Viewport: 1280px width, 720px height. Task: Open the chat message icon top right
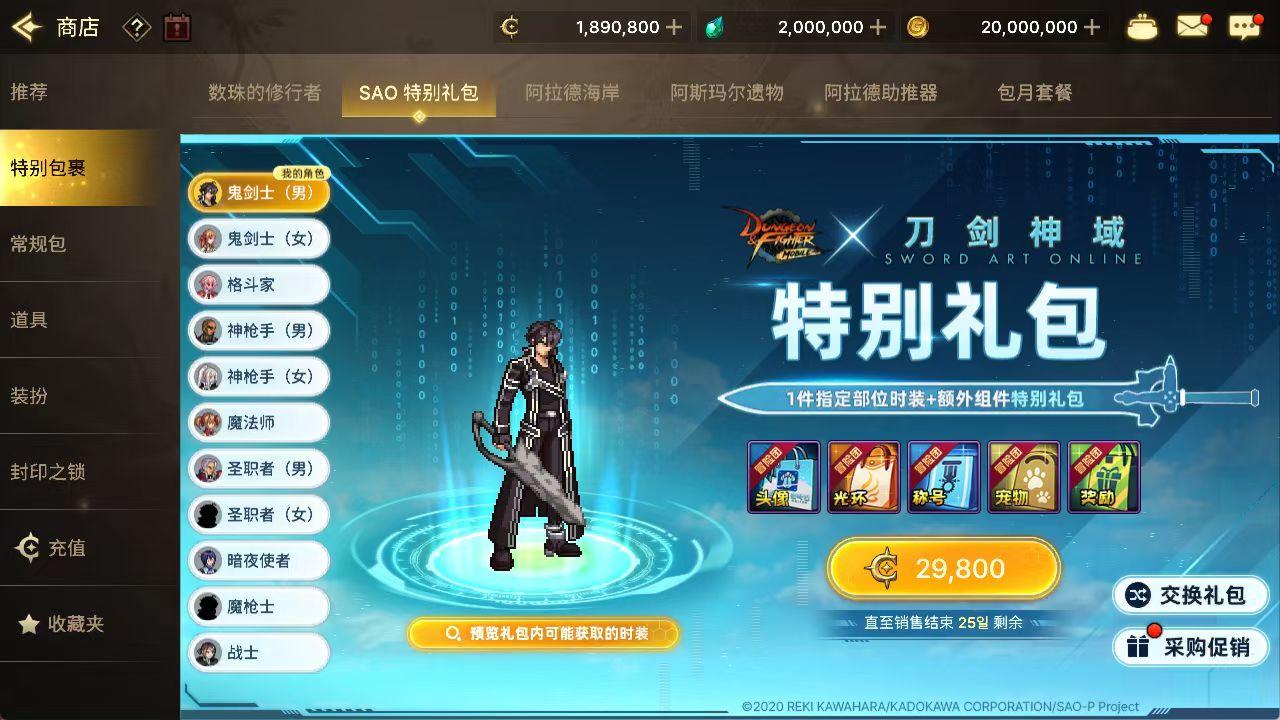pyautogui.click(x=1243, y=25)
